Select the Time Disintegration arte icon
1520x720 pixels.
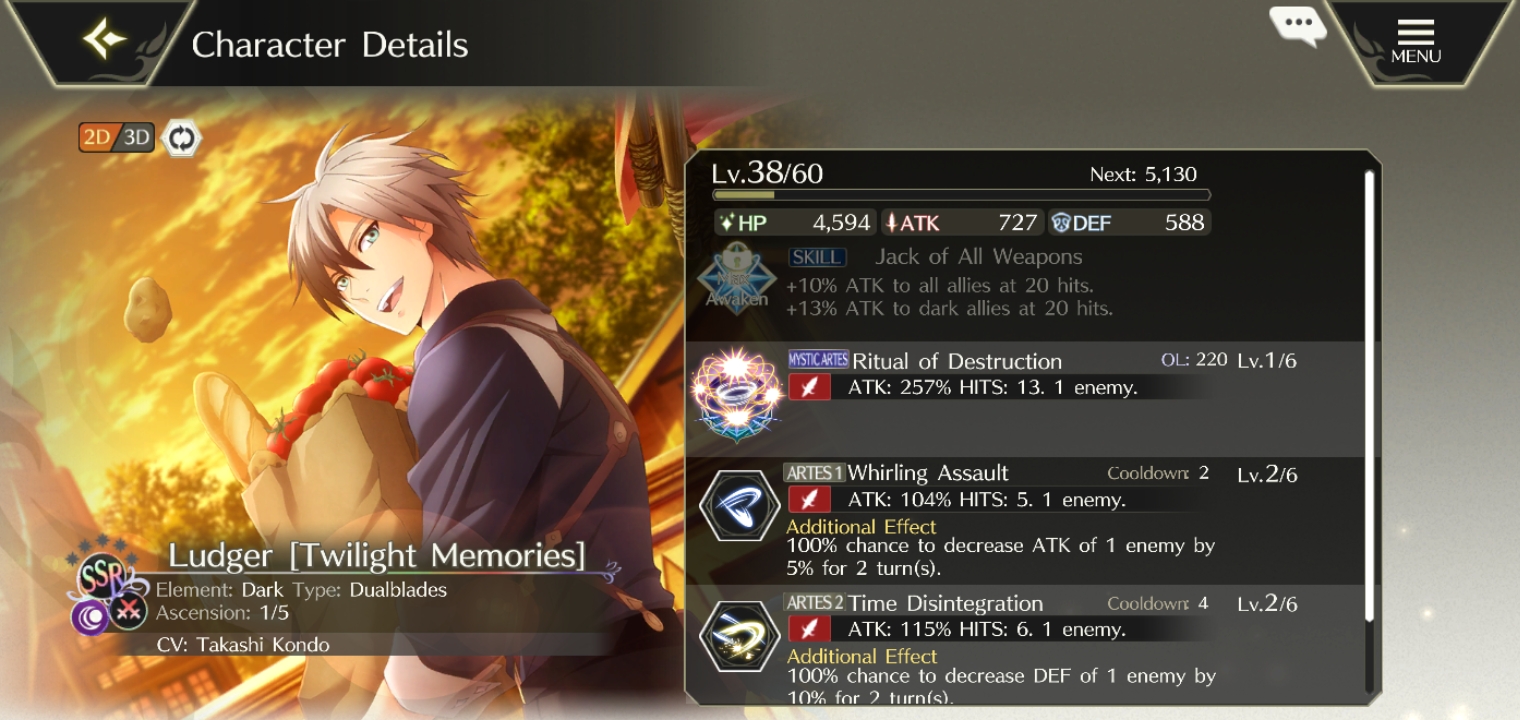point(739,636)
